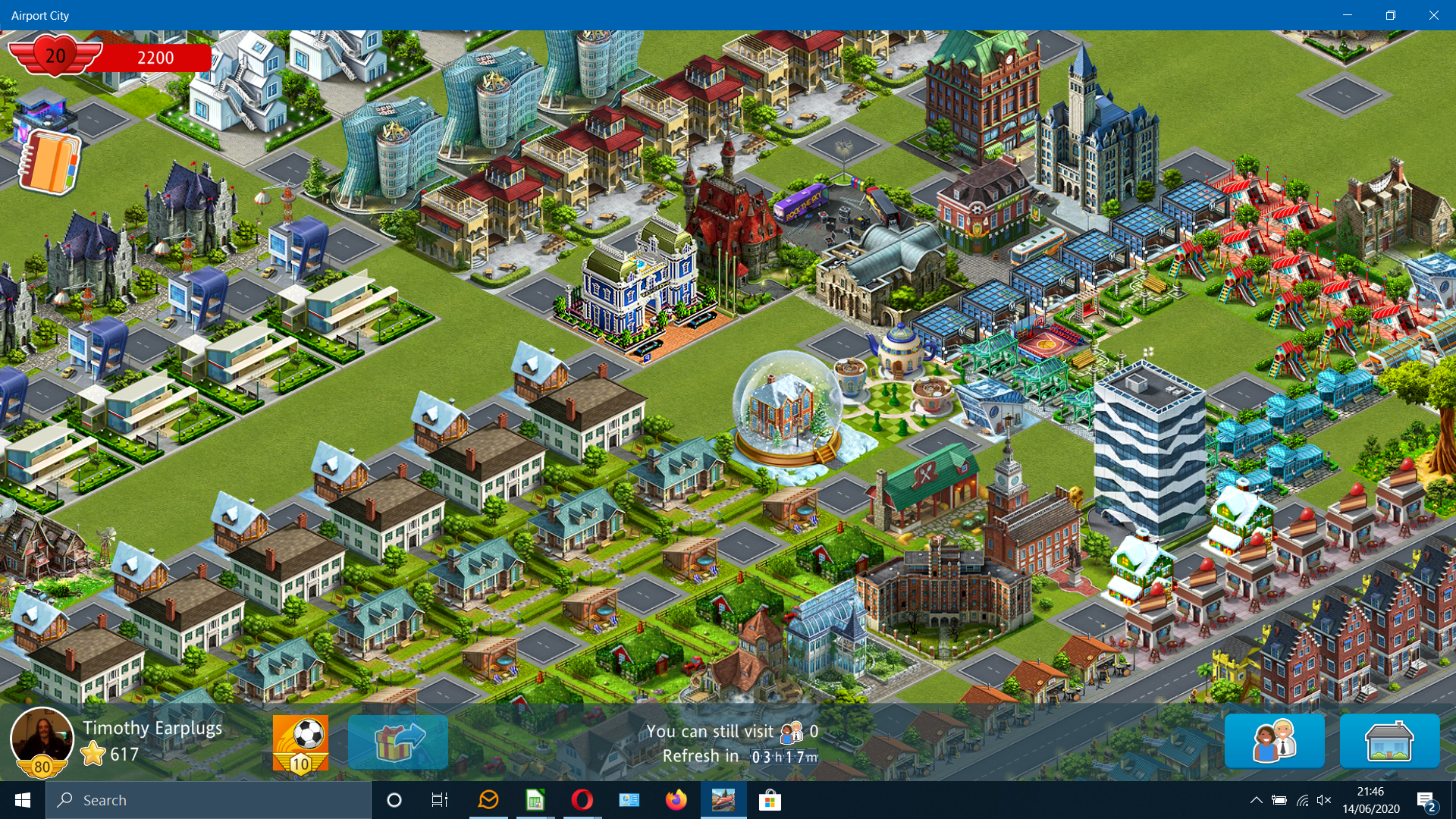1456x819 pixels.
Task: Click the winged heart level badge
Action: pyautogui.click(x=55, y=56)
